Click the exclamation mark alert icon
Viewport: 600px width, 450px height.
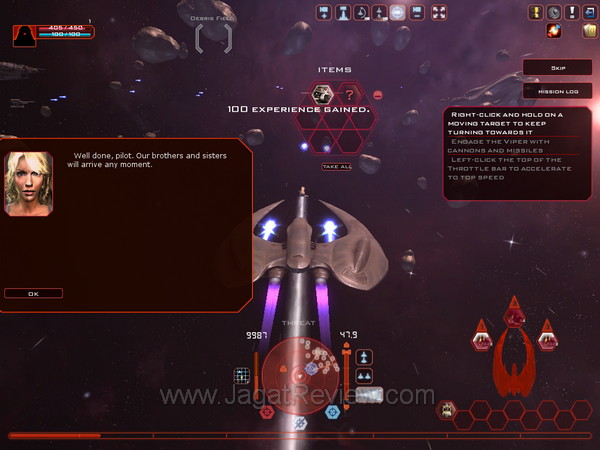[572, 12]
